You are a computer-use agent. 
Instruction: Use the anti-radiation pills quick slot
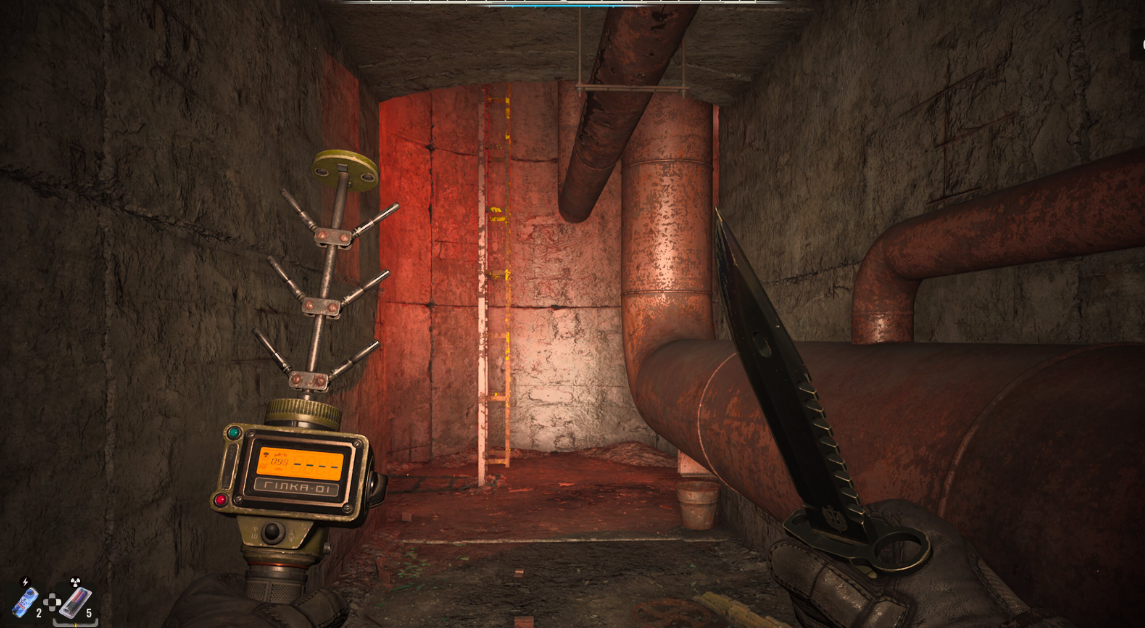click(73, 602)
